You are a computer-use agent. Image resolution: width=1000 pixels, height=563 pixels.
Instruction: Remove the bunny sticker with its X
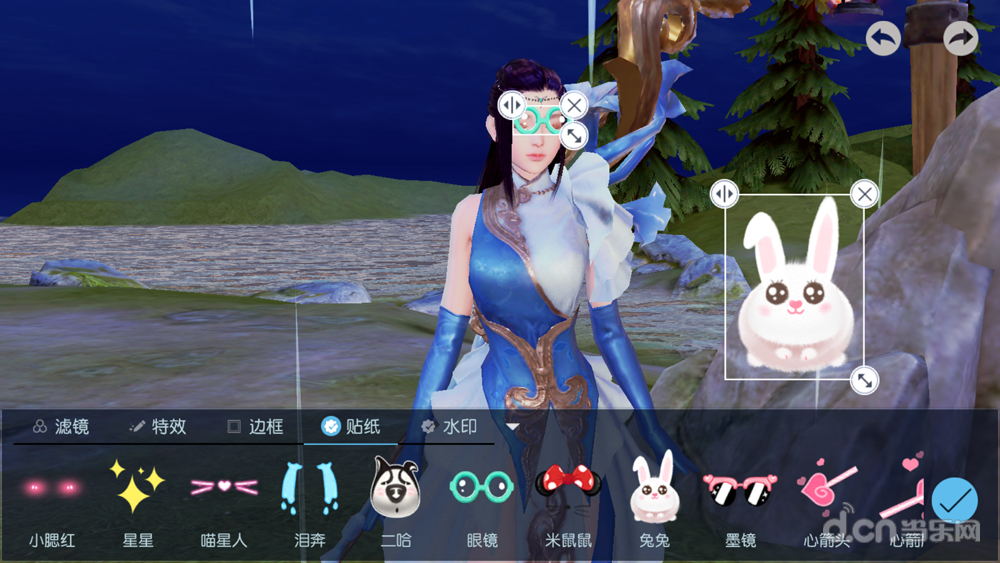click(x=864, y=193)
